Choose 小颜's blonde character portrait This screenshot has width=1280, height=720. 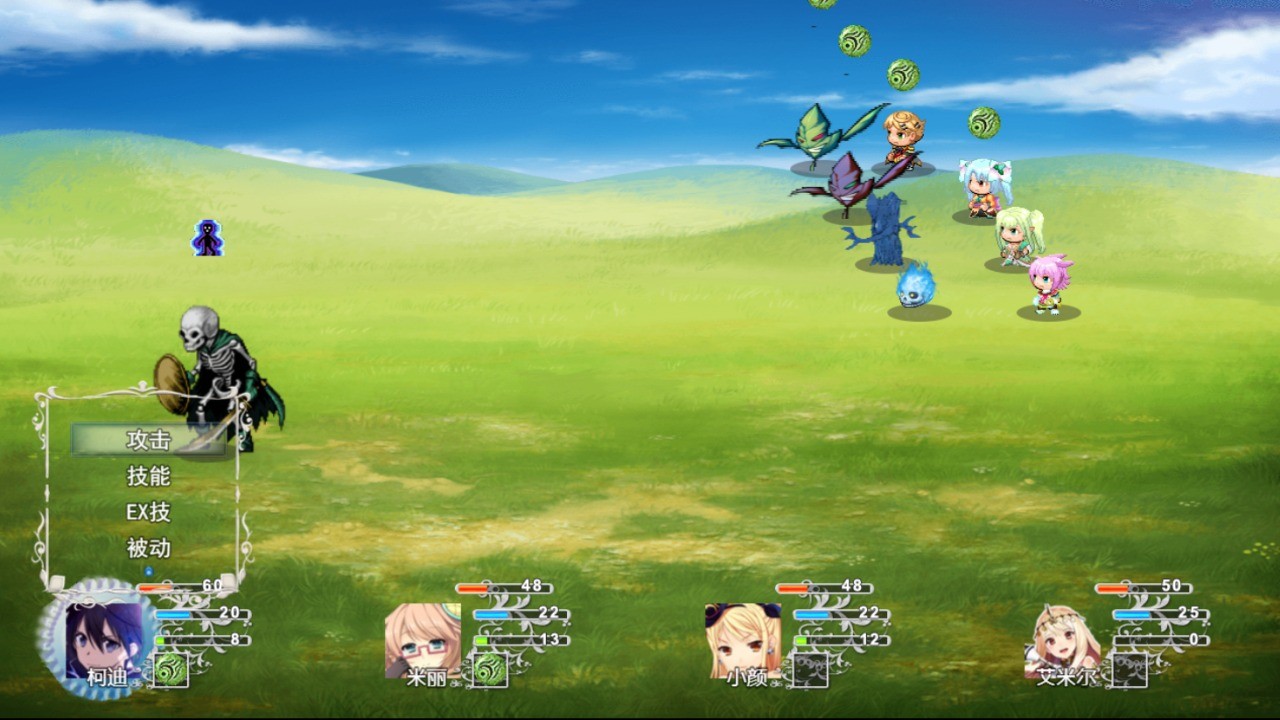tap(742, 639)
